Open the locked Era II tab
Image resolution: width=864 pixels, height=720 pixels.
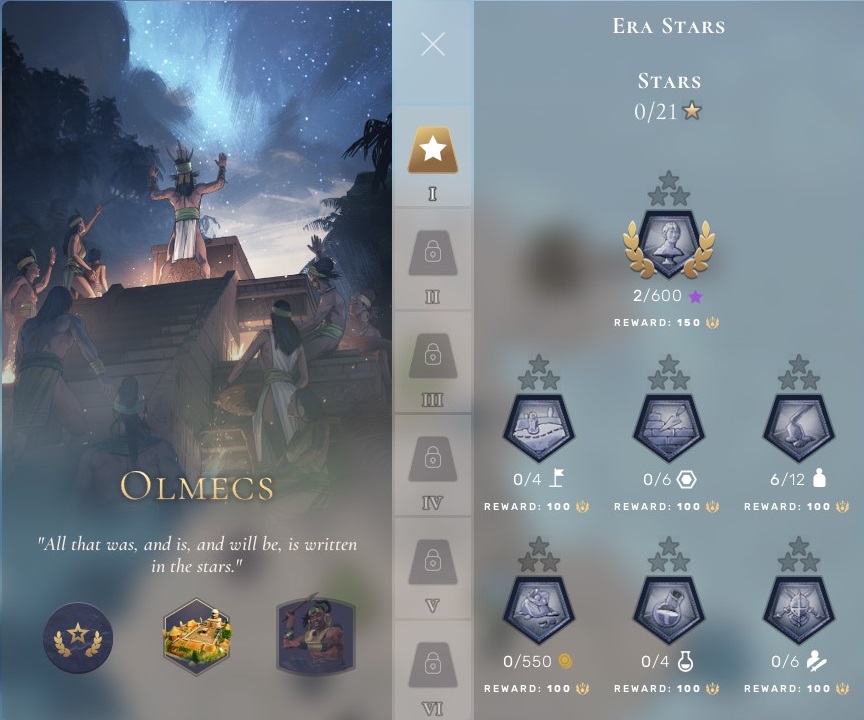pyautogui.click(x=433, y=254)
